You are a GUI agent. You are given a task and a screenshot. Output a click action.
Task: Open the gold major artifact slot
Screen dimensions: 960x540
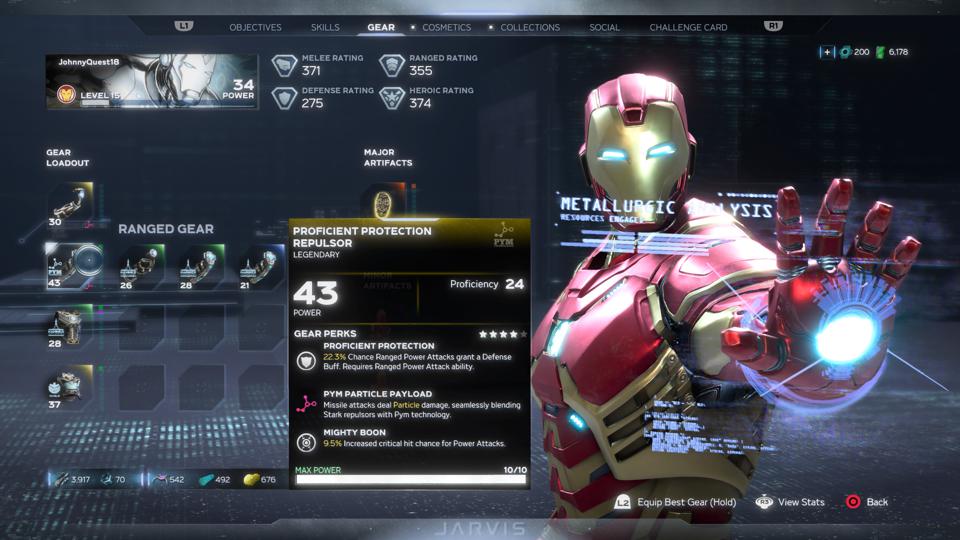tap(381, 204)
